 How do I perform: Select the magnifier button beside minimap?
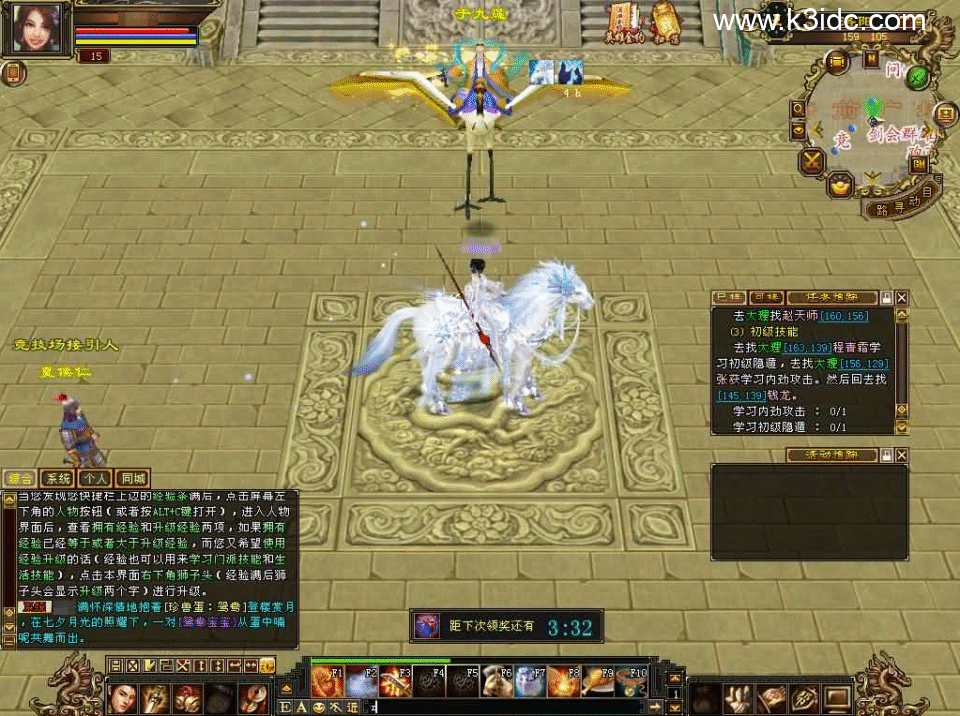(x=799, y=108)
